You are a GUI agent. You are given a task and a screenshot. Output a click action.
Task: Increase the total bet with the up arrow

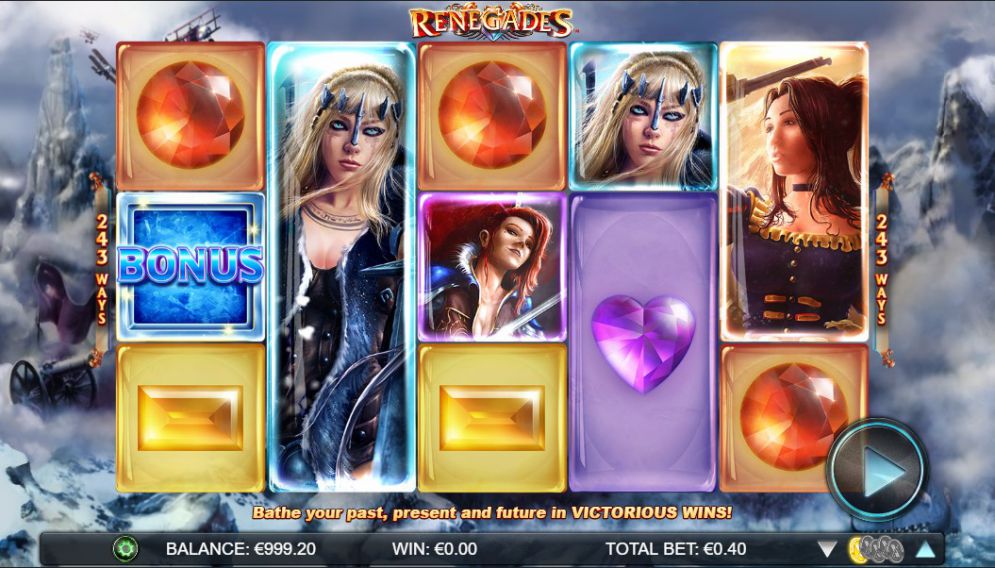pyautogui.click(x=925, y=549)
